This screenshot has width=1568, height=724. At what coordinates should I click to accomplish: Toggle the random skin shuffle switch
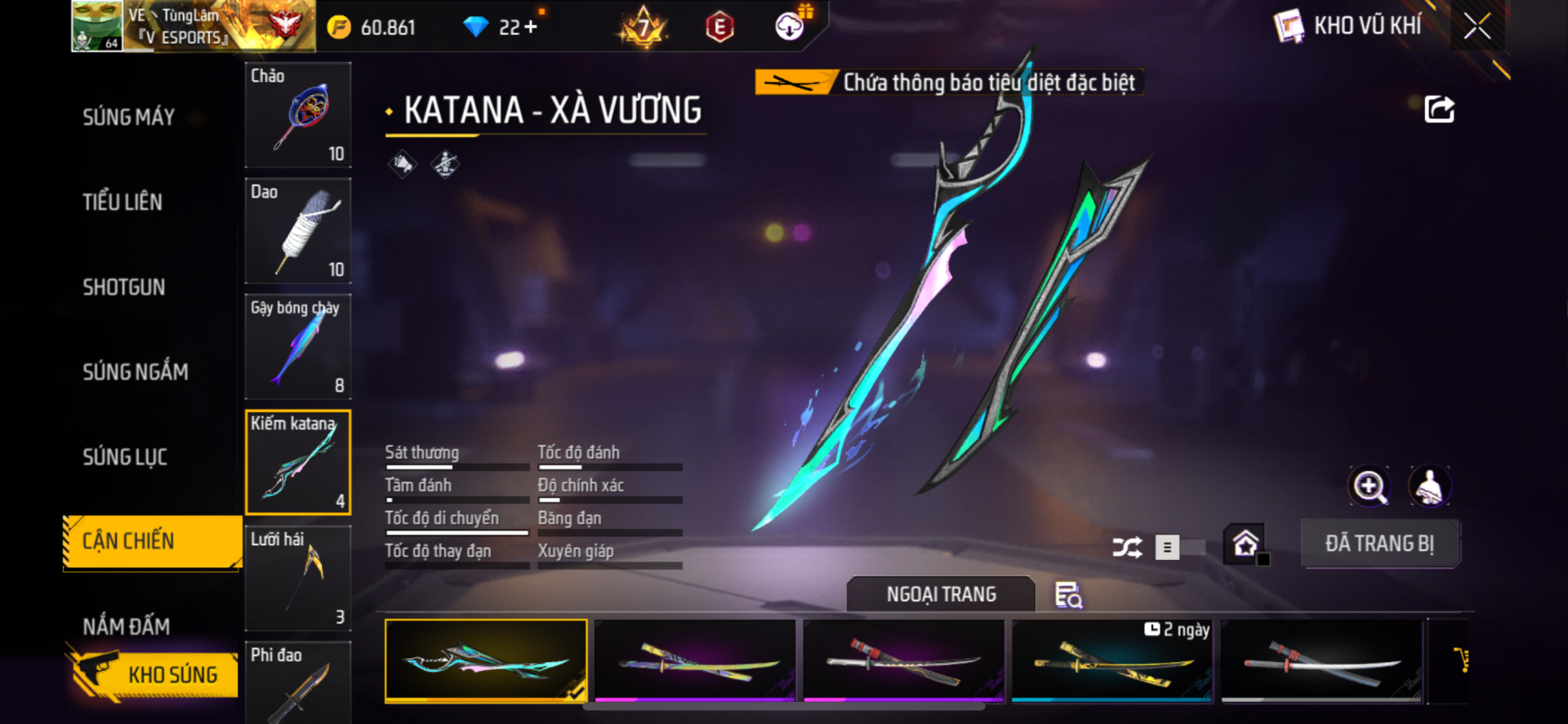(1179, 547)
